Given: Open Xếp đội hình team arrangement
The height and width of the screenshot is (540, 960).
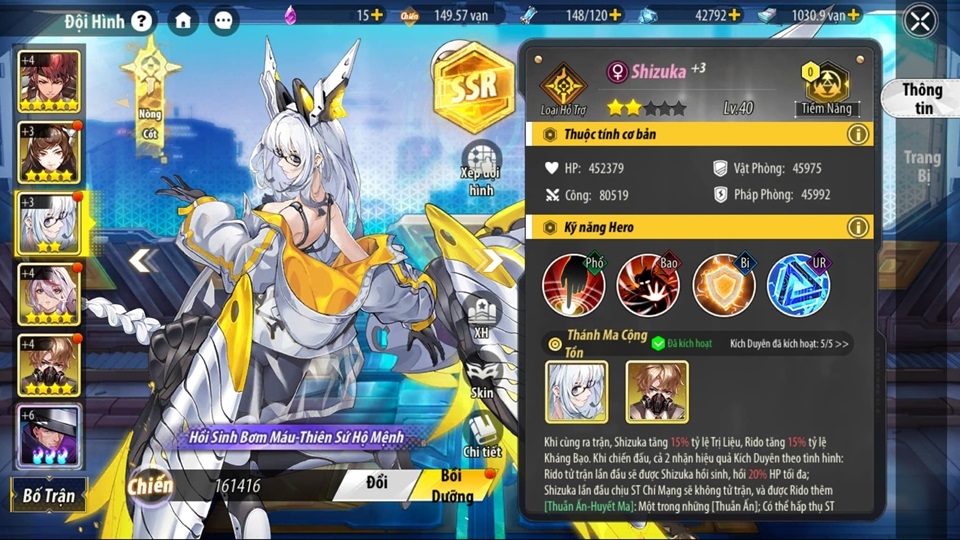Looking at the screenshot, I should pyautogui.click(x=481, y=169).
